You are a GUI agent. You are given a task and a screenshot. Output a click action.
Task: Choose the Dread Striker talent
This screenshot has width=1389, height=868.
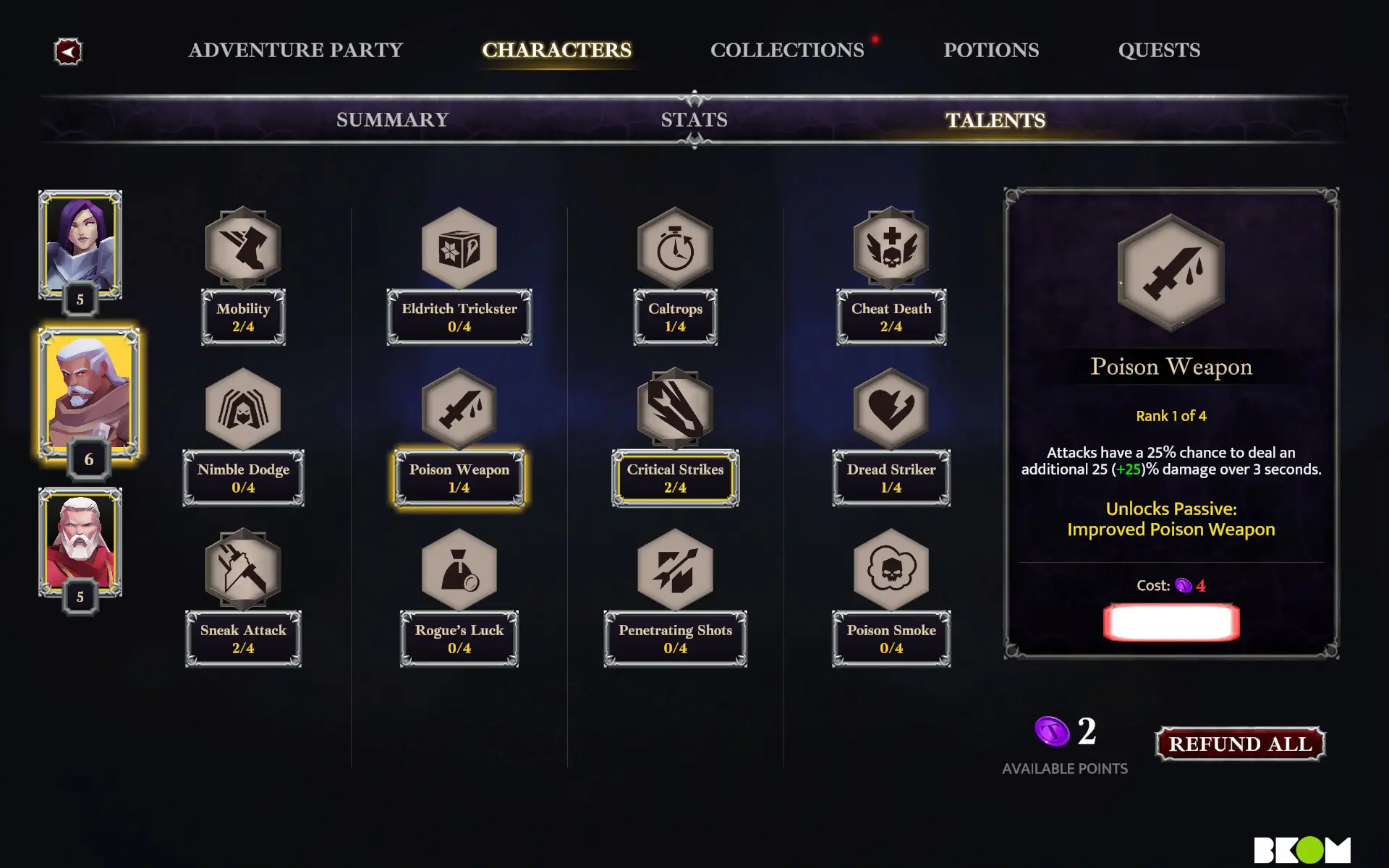coord(891,409)
